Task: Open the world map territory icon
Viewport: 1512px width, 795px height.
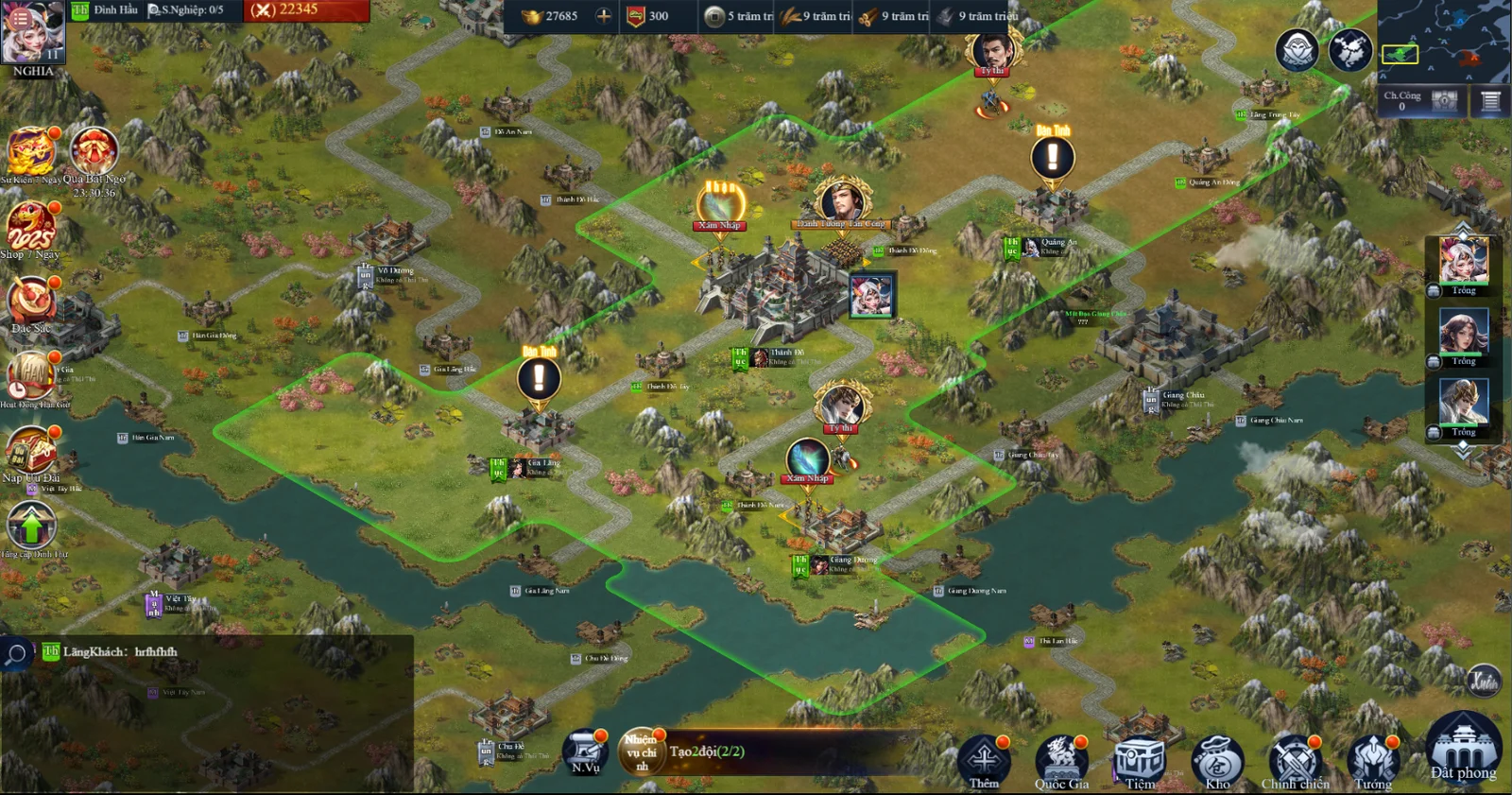Action: pyautogui.click(x=1350, y=49)
